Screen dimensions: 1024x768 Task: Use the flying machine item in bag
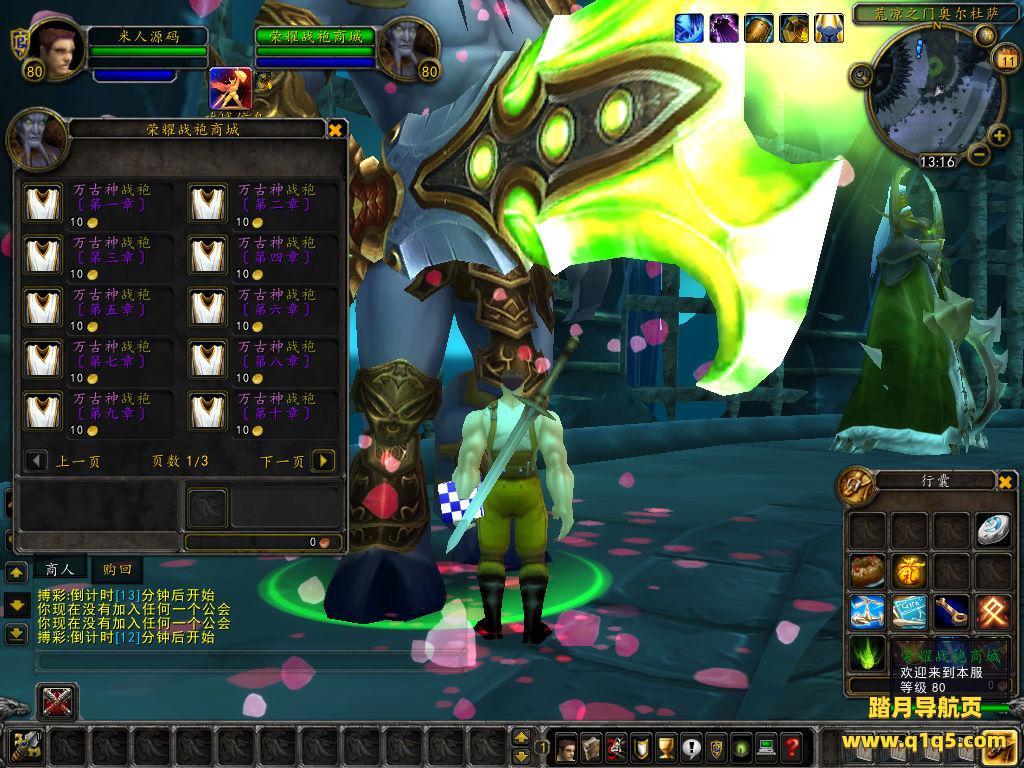[x=867, y=612]
